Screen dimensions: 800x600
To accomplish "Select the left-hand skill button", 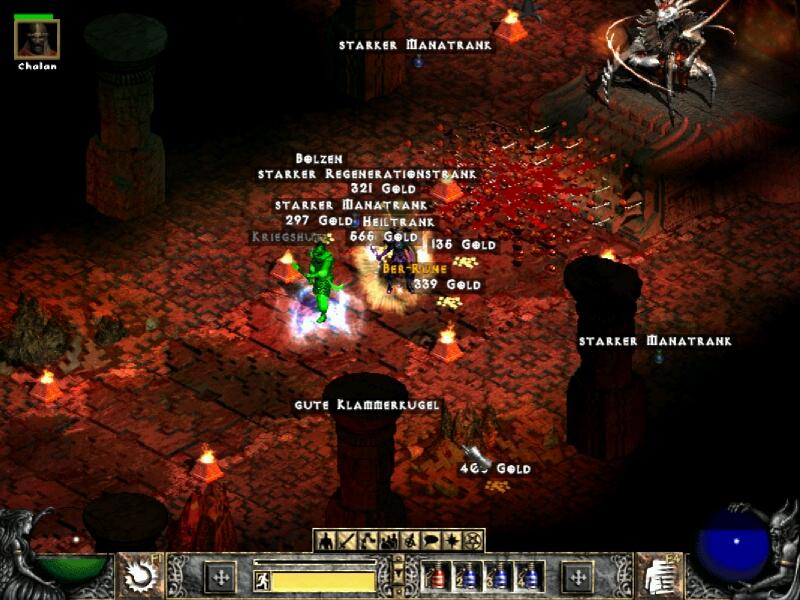I will pyautogui.click(x=139, y=576).
